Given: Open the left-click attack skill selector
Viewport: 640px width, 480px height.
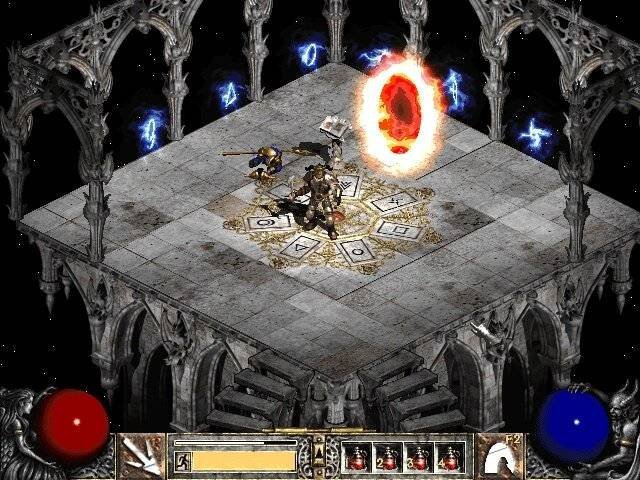Looking at the screenshot, I should (x=143, y=455).
